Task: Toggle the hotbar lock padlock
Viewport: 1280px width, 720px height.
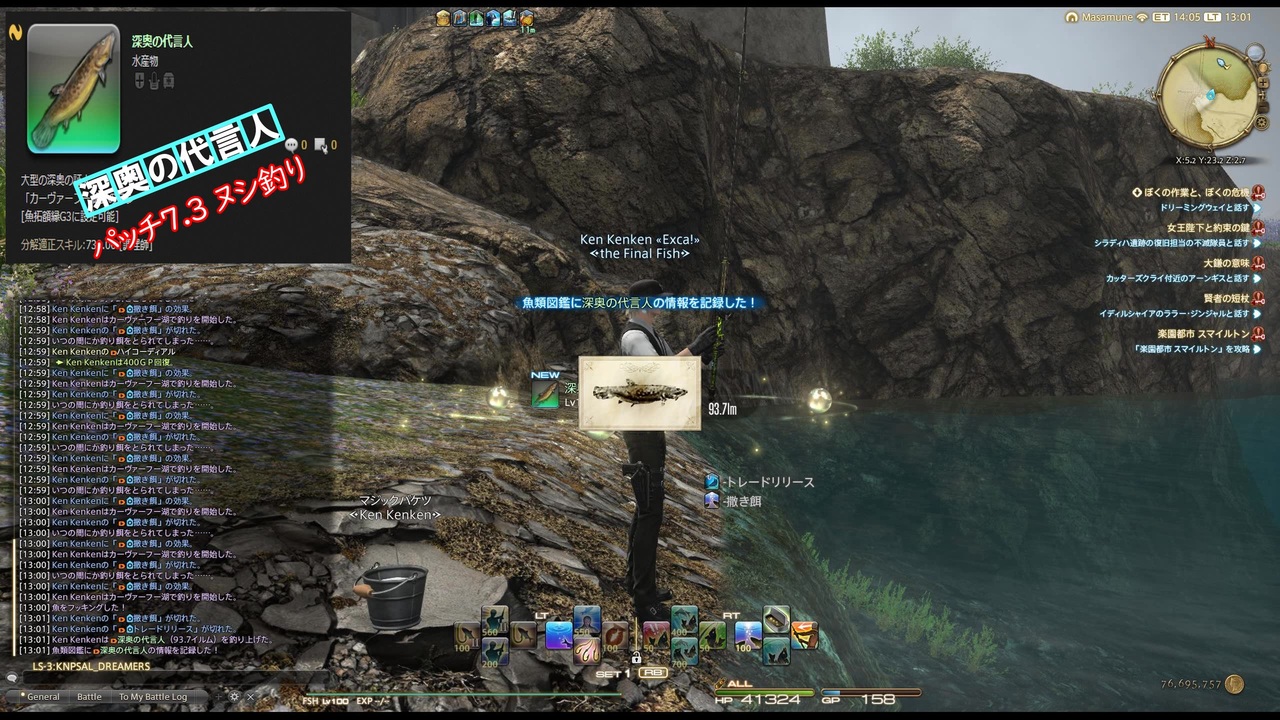Action: 637,656
